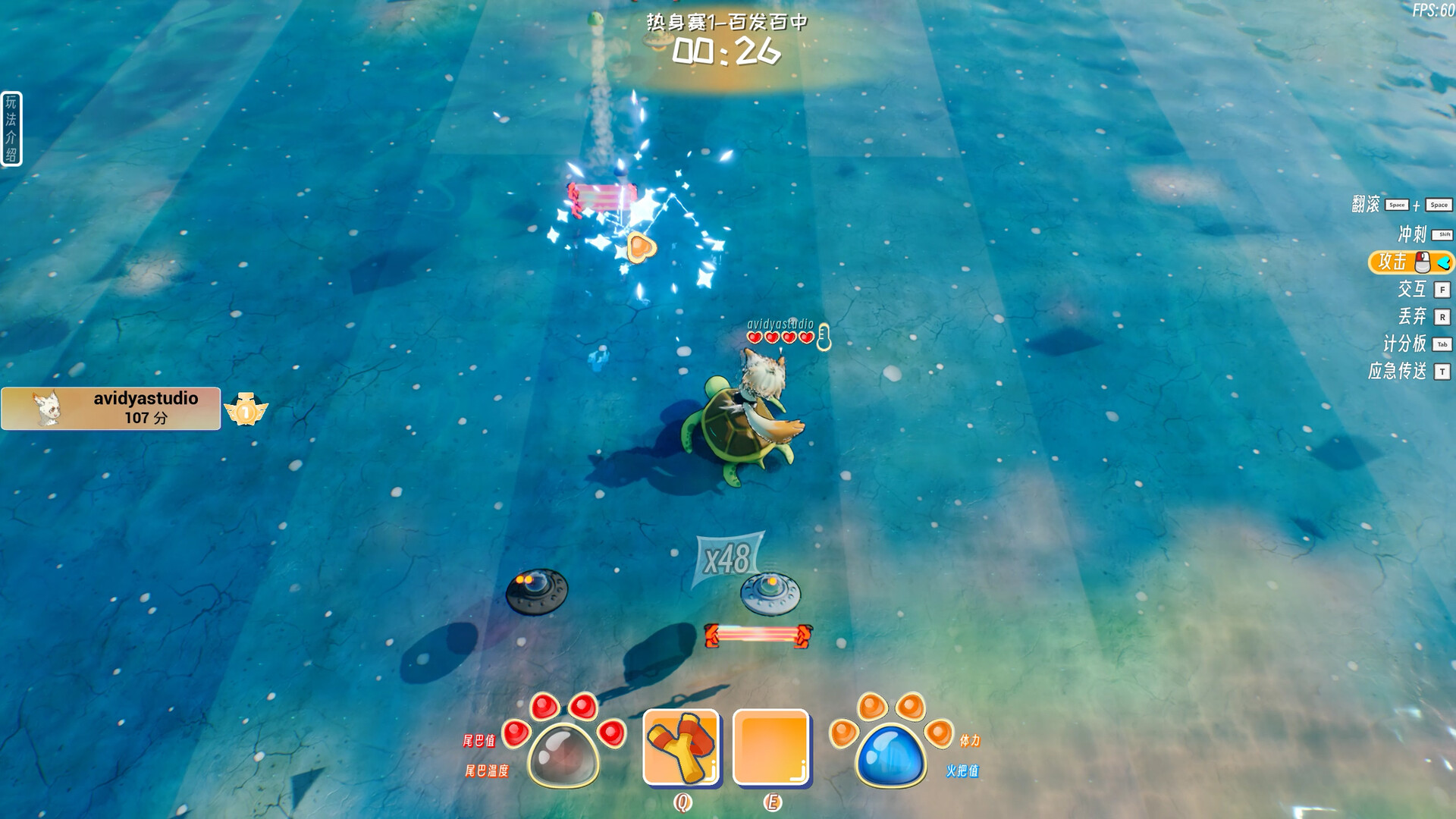Click the gold rank-one medal badge
The image size is (1456, 819).
246,410
